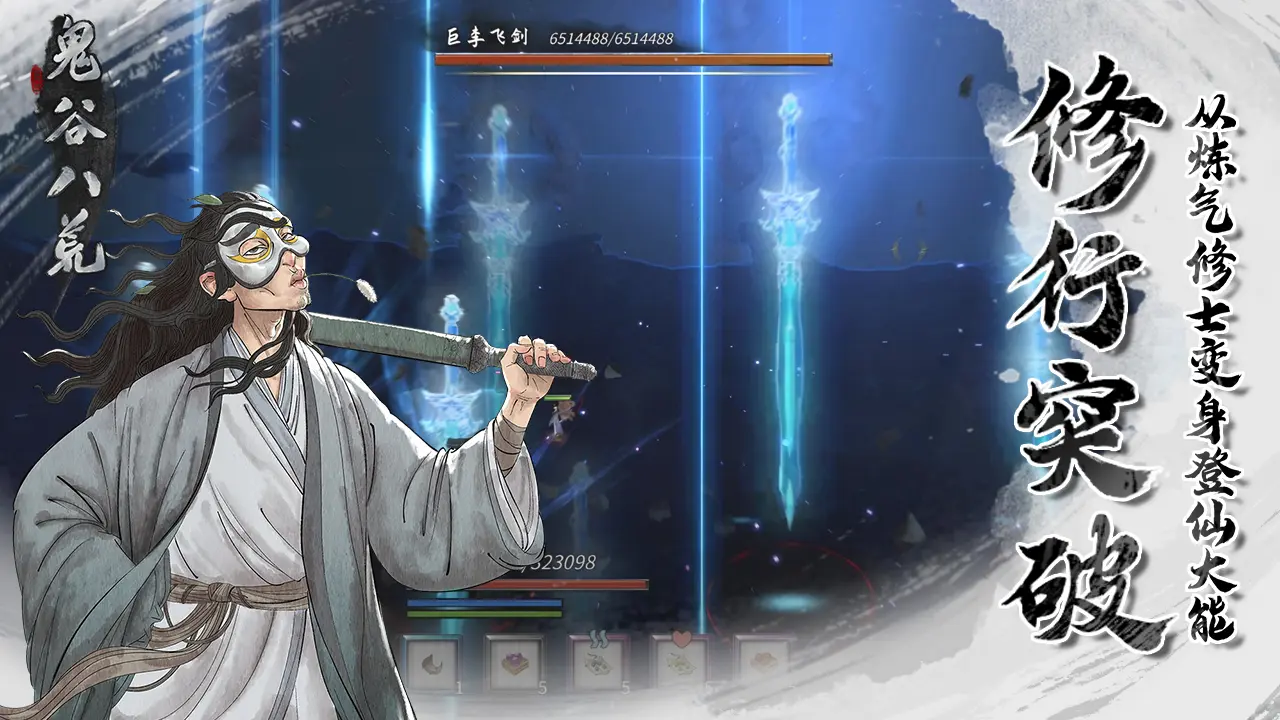Viewport: 1280px width, 720px height.
Task: Click the HP value 6514488/6514488 text
Action: (608, 37)
